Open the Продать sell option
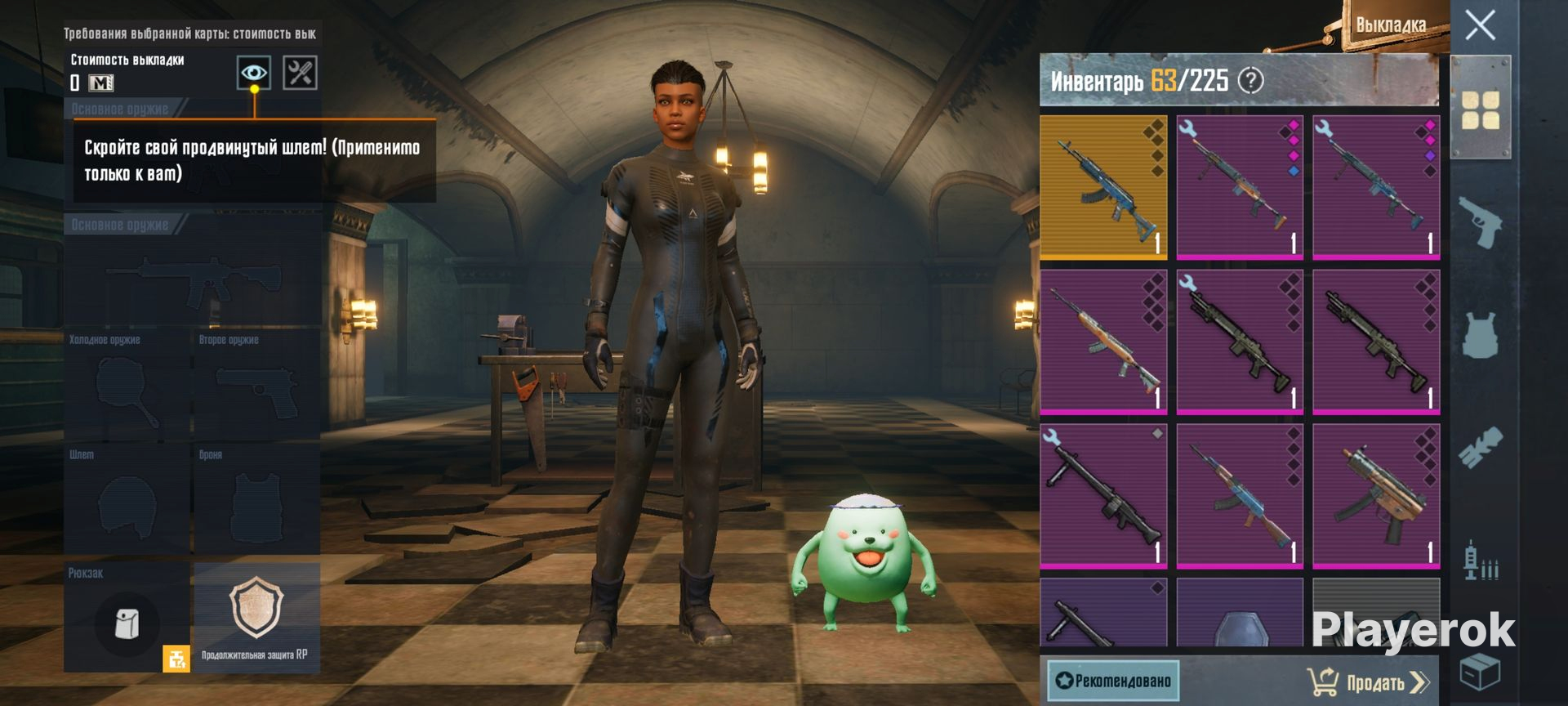 [x=1369, y=681]
